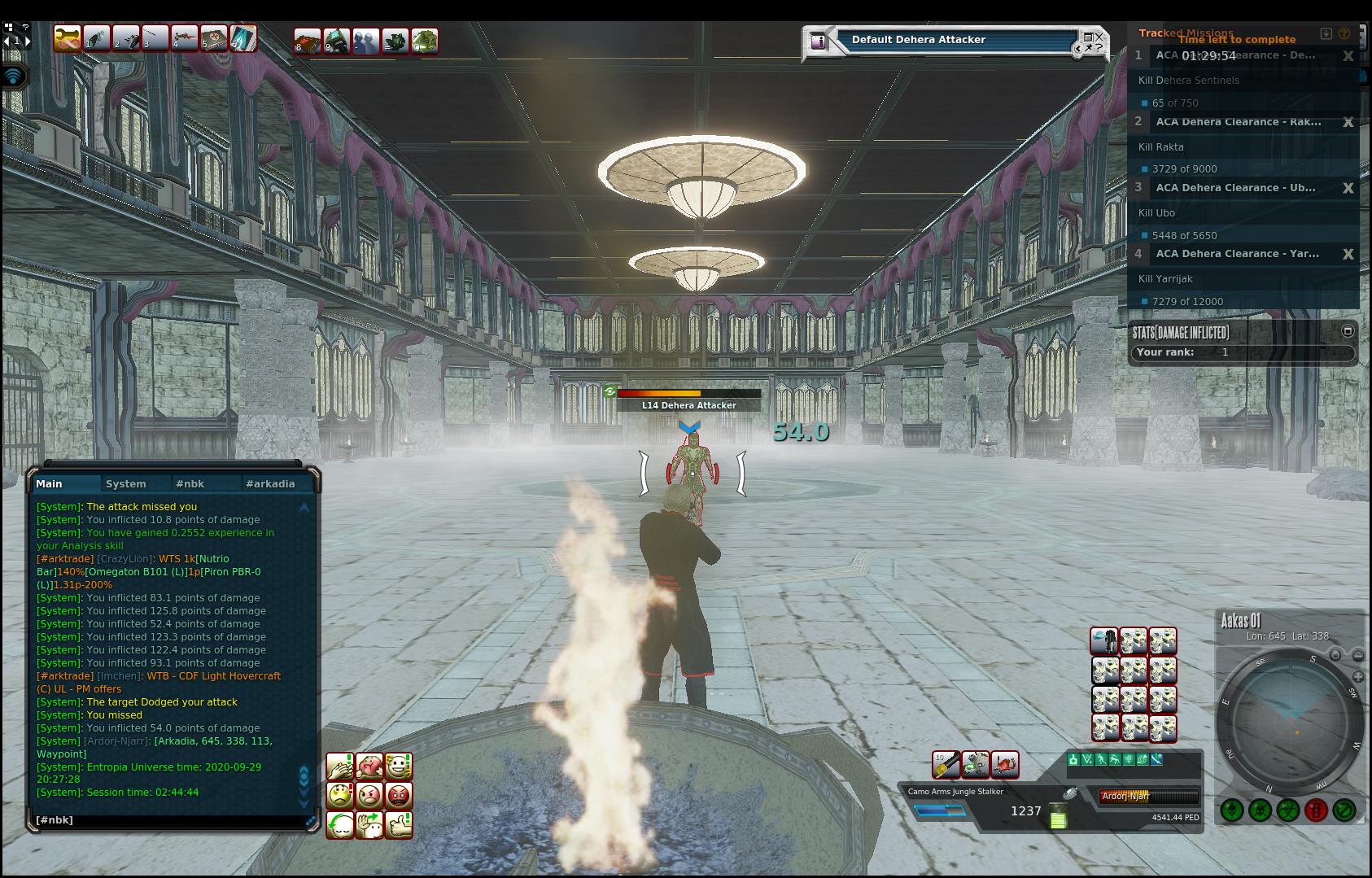Viewport: 1372px width, 878px height.
Task: Select the #arkadia chat tab
Action: point(269,483)
